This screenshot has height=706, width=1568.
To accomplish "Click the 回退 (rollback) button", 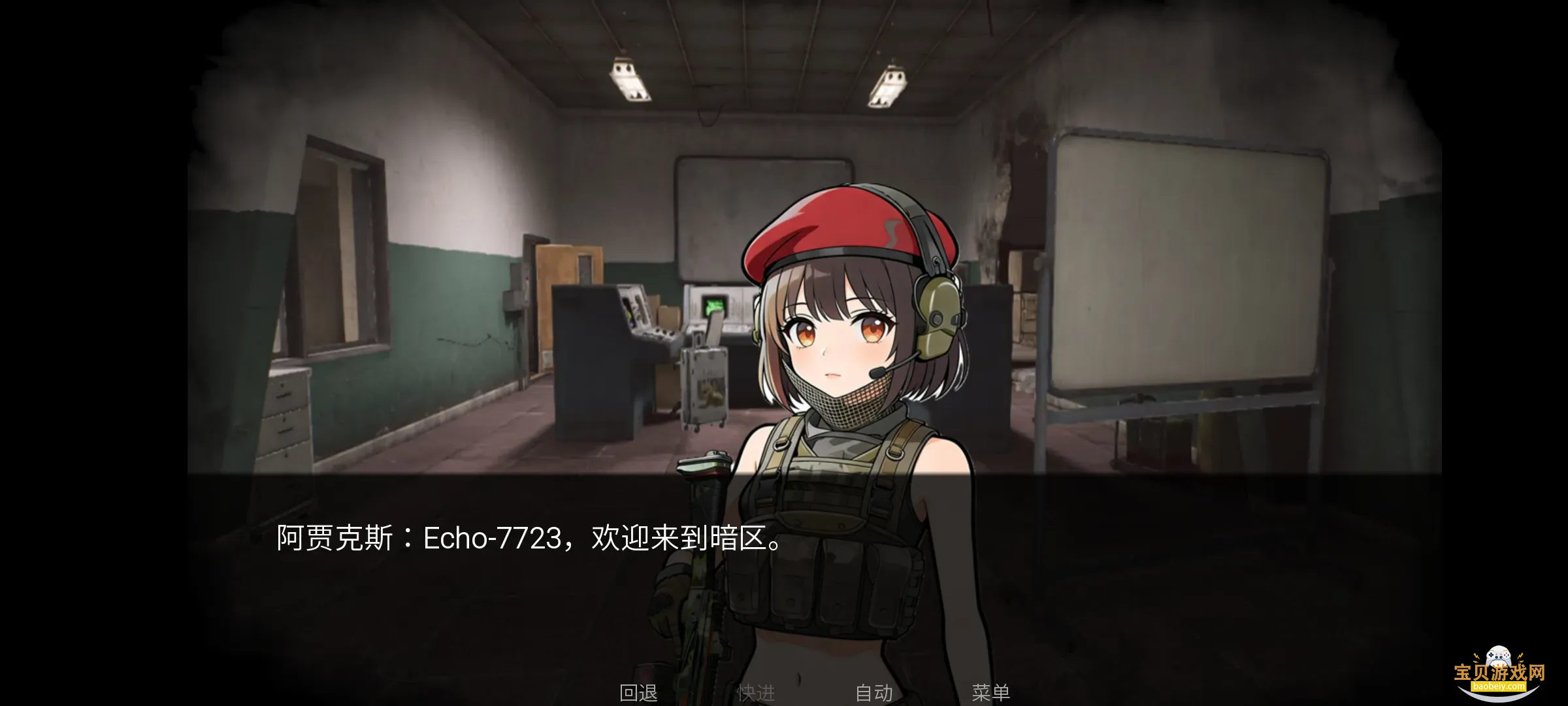I will tap(638, 693).
